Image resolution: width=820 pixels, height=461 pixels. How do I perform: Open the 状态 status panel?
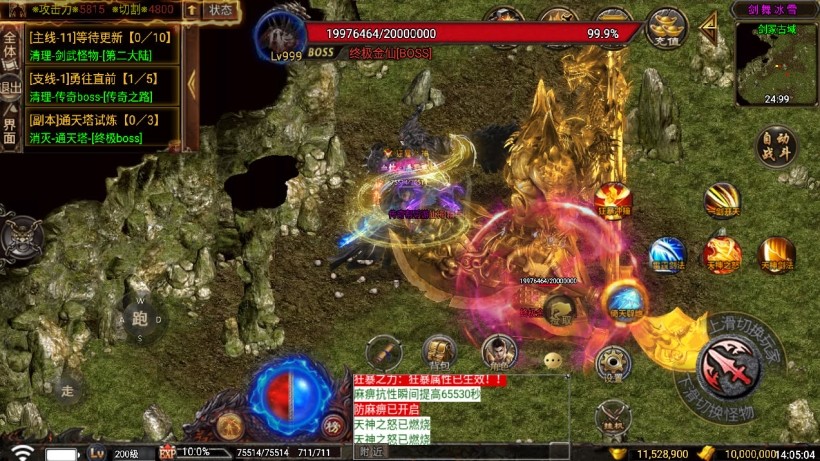coord(220,10)
